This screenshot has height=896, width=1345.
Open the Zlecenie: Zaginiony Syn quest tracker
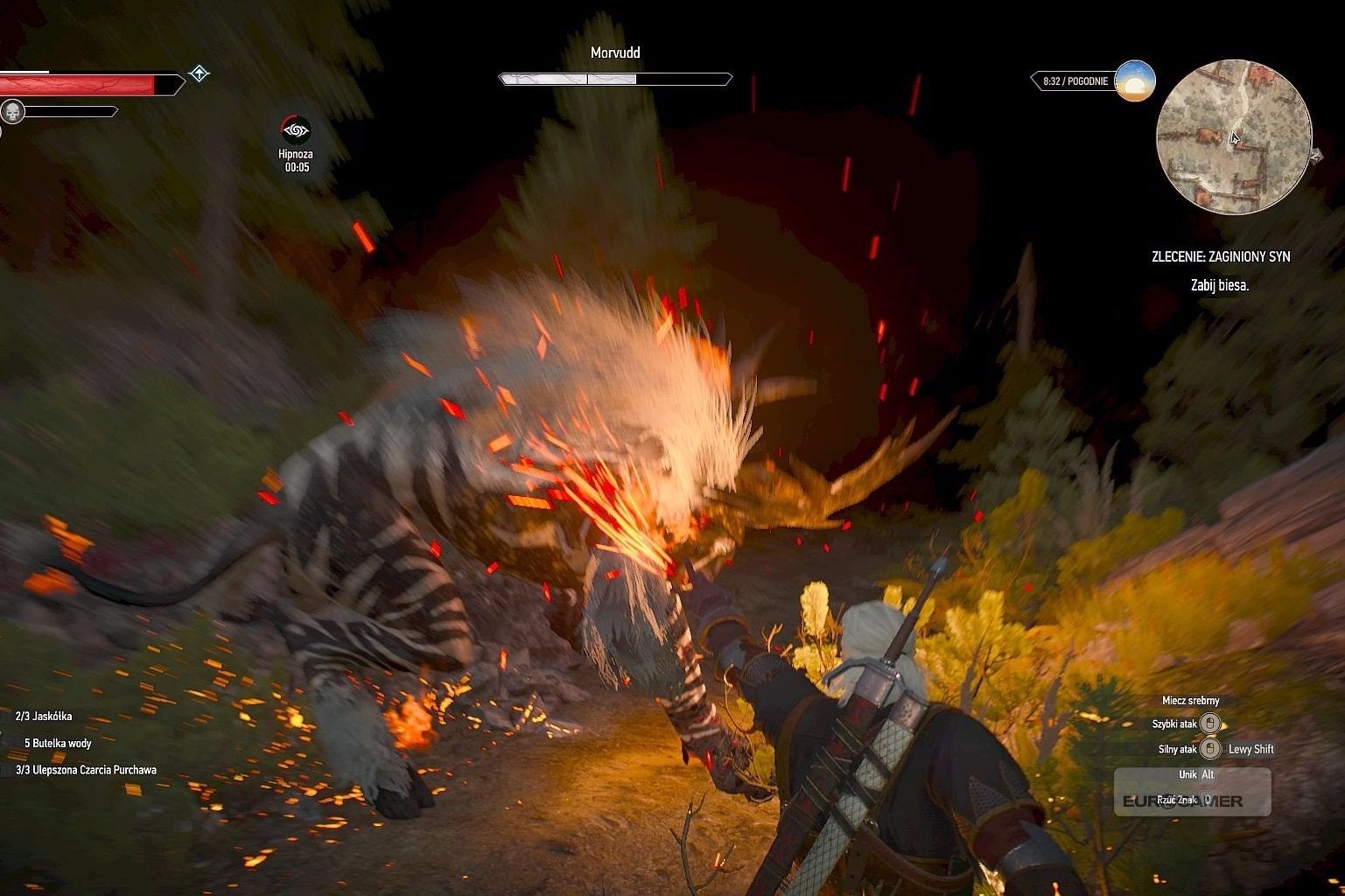click(x=1220, y=256)
